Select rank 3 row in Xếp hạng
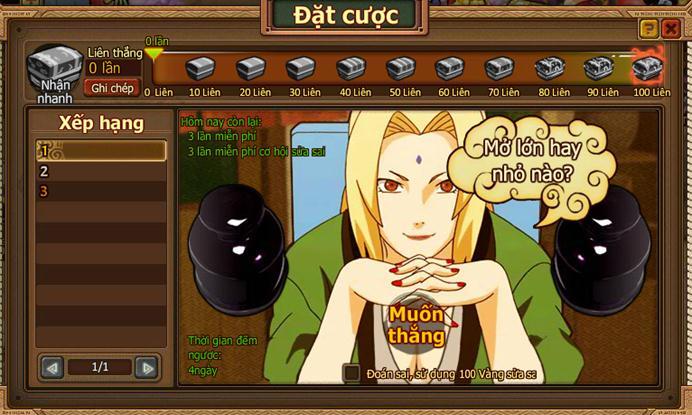 tap(101, 191)
